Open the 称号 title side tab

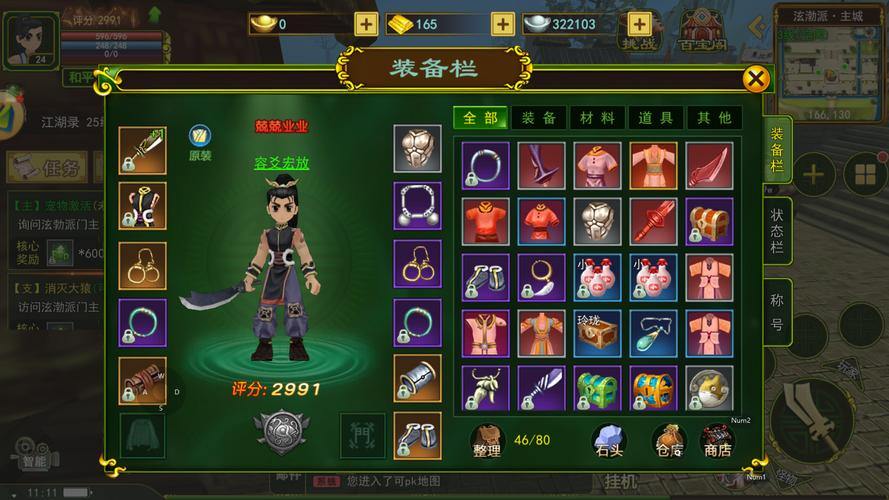point(777,311)
